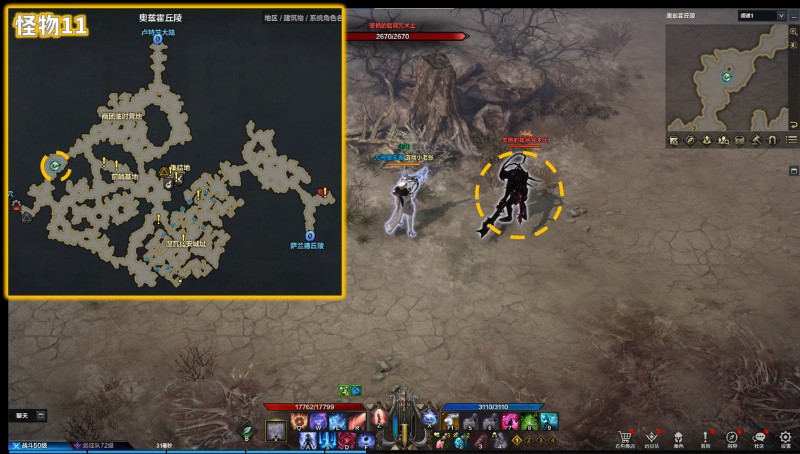800x454 pixels.
Task: Select the 萨兰德丘陵 portal marker on the map
Action: [x=309, y=236]
